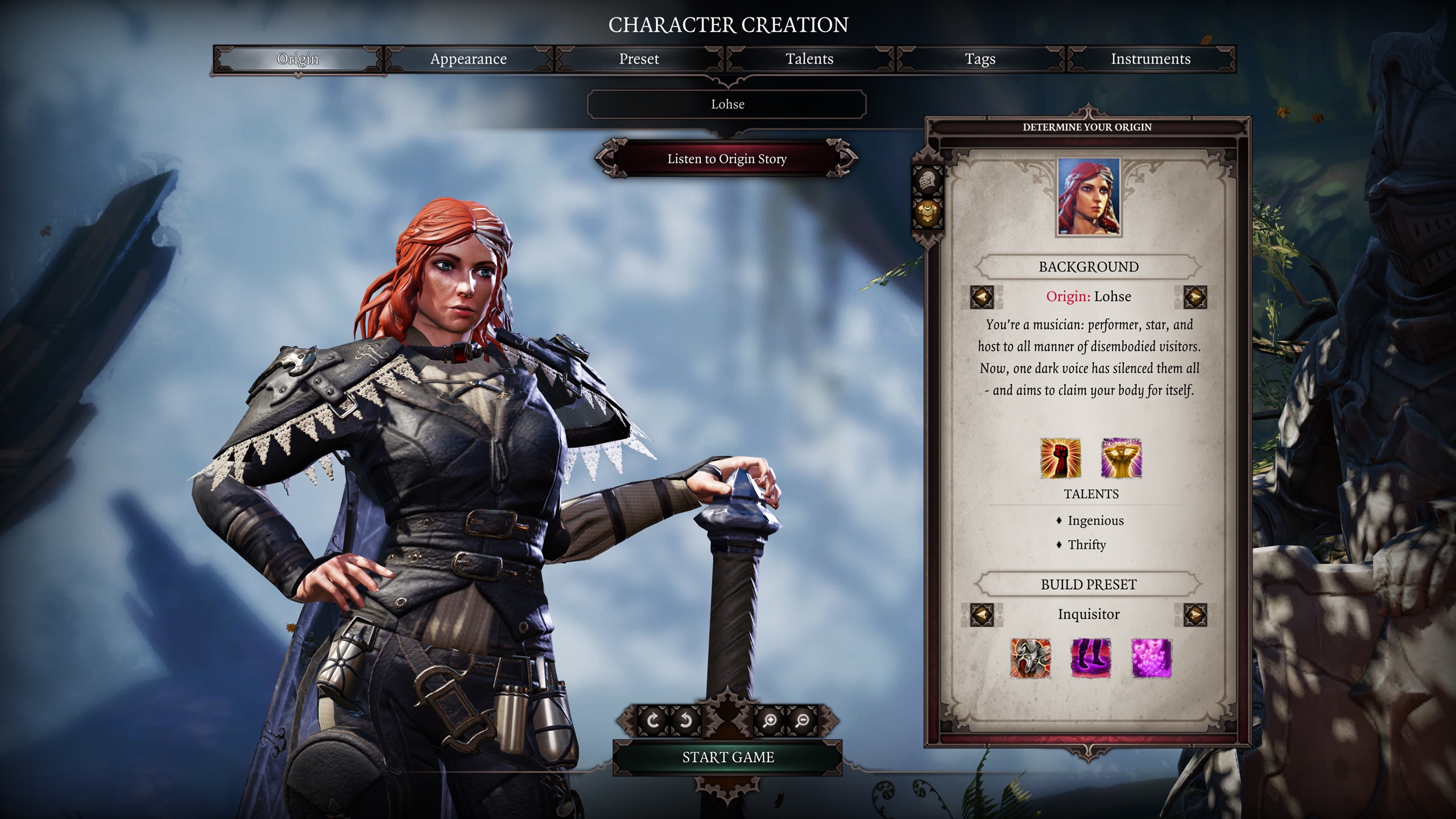Switch to previous build preset before Inquisitor
The width and height of the screenshot is (1456, 819).
point(982,615)
